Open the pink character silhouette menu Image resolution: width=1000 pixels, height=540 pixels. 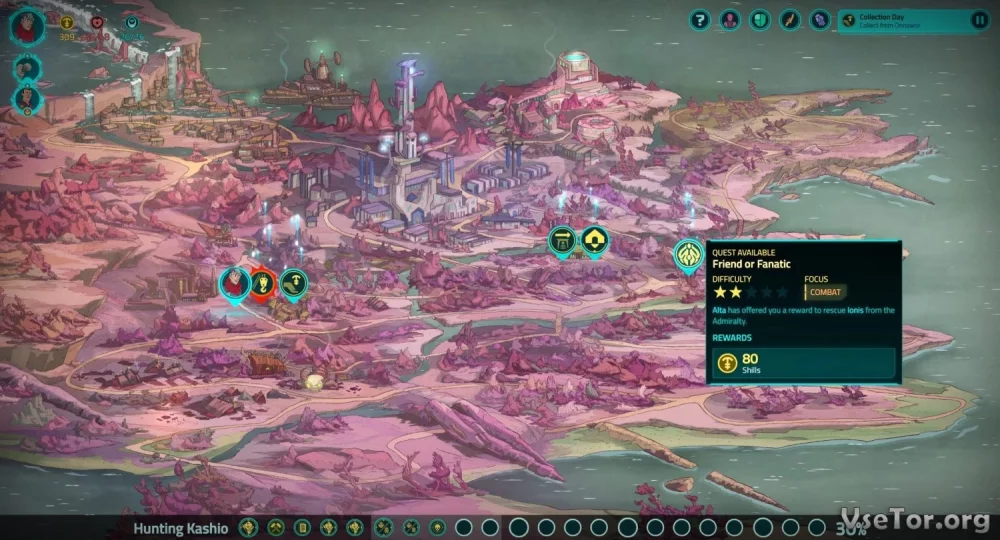(730, 19)
